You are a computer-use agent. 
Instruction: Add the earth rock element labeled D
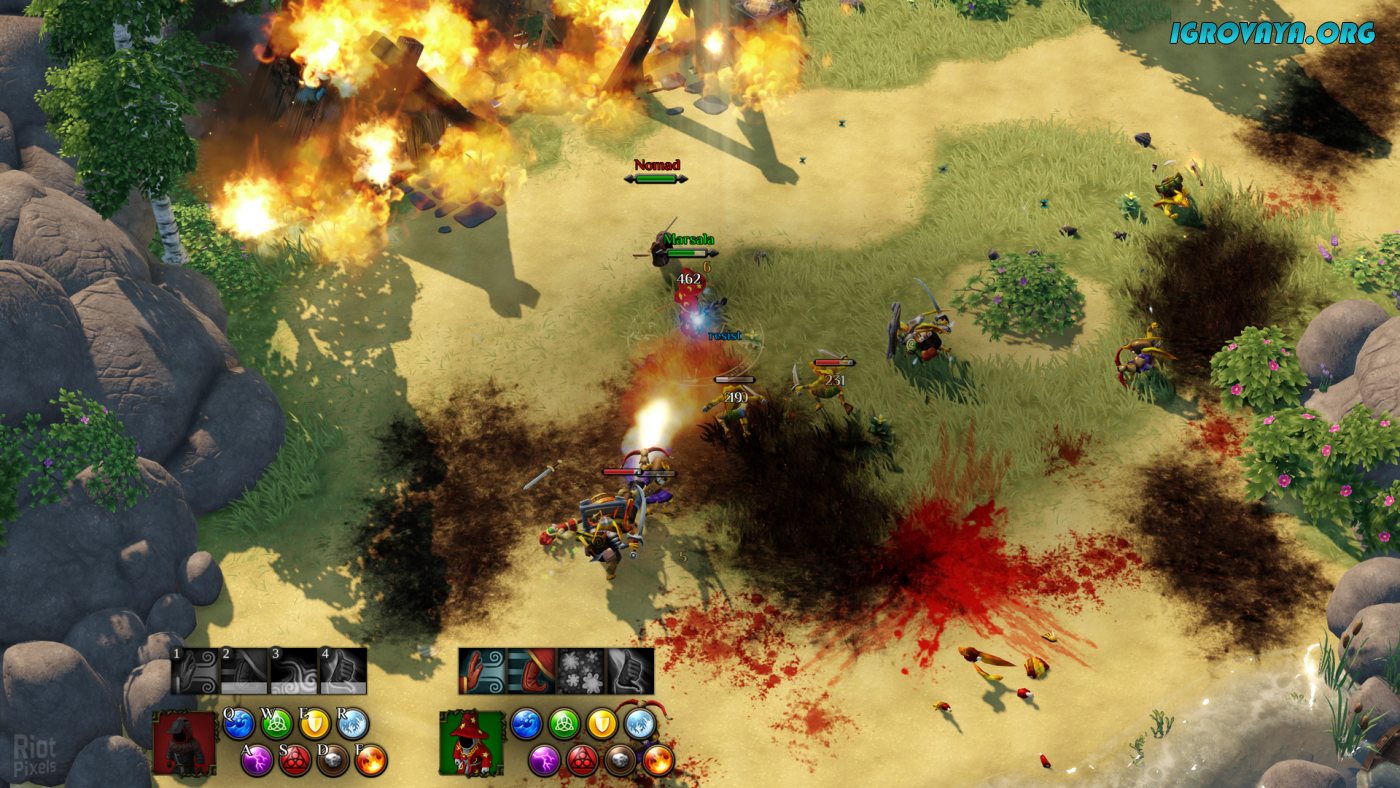(333, 761)
